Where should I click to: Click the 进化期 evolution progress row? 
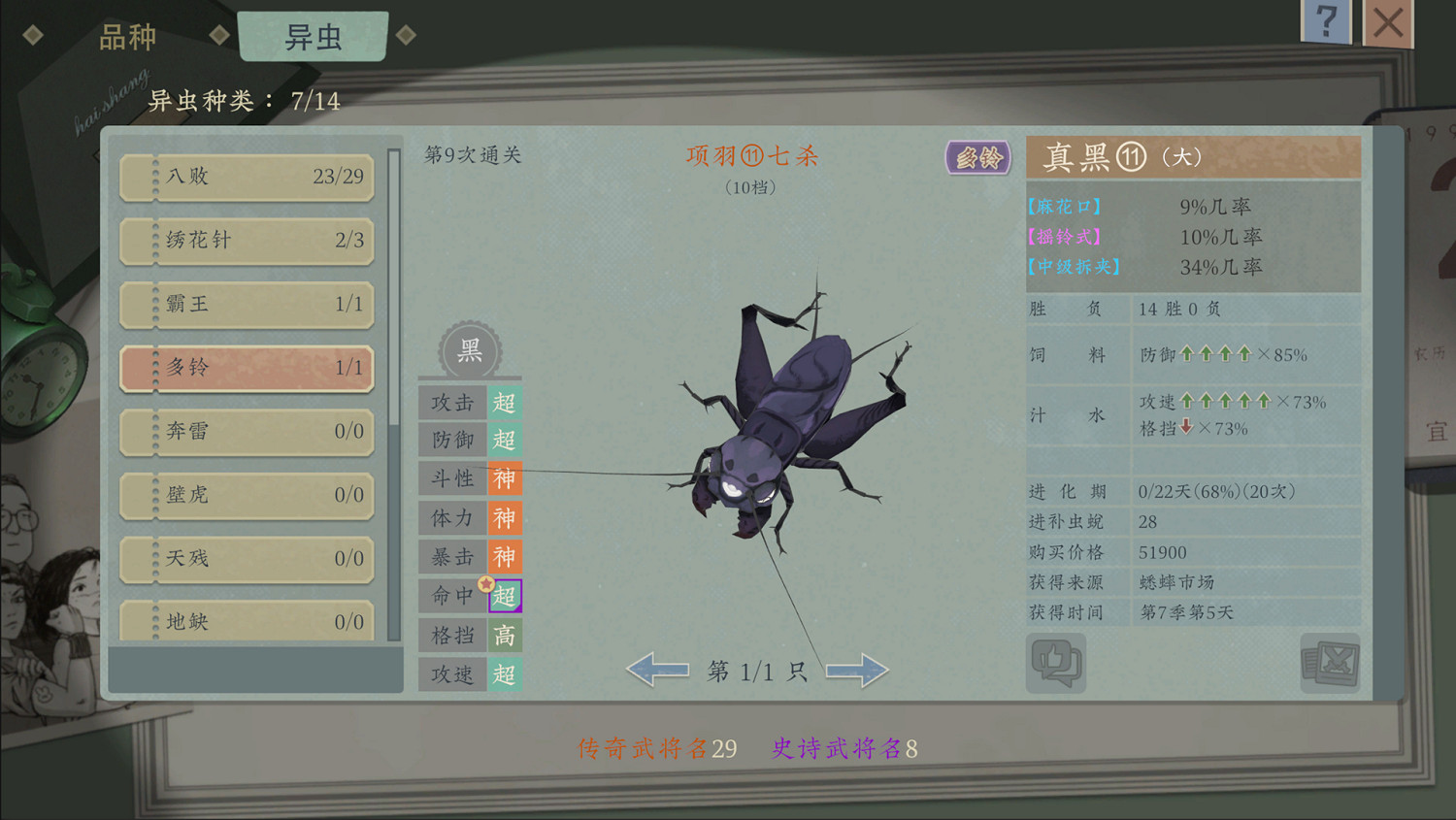point(1194,491)
